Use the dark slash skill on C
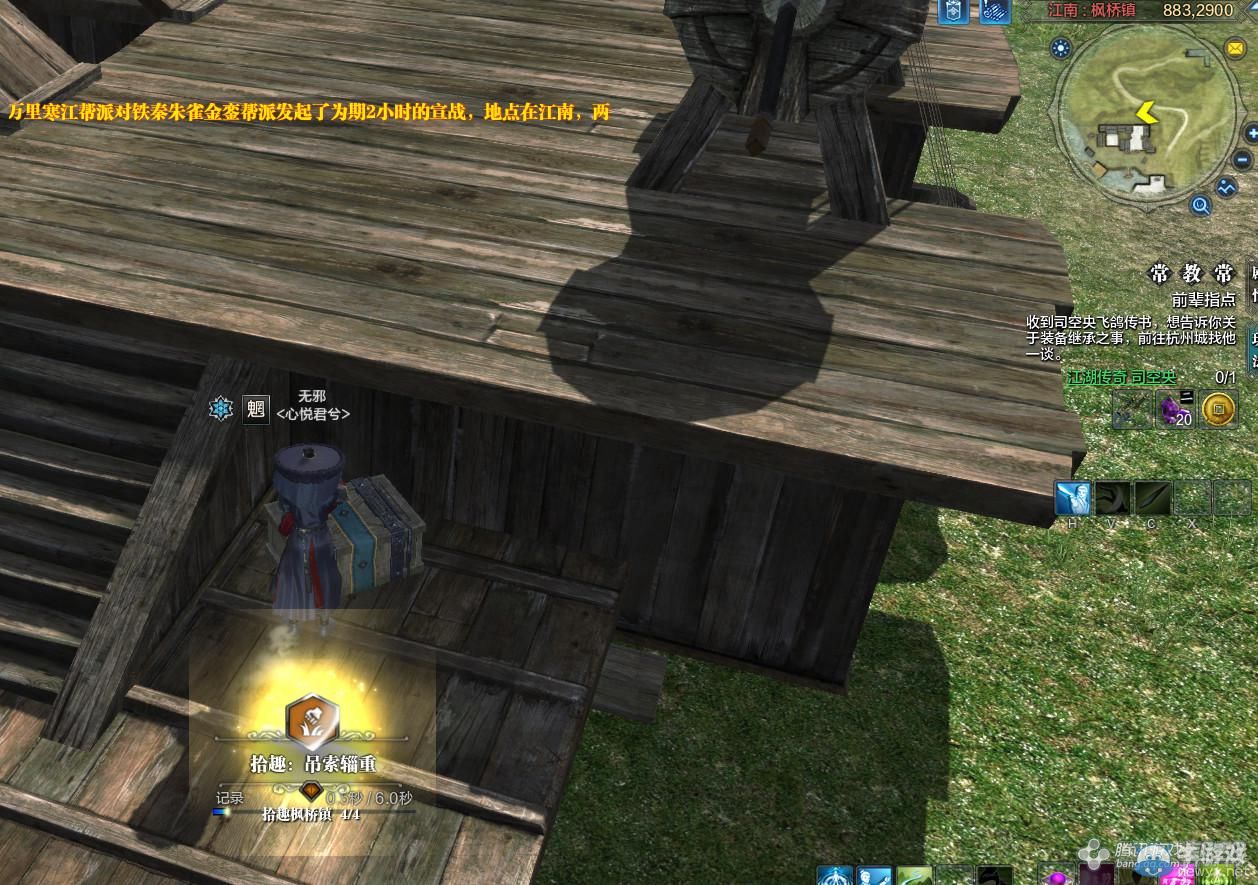Screen dimensions: 1258x885 1152,498
